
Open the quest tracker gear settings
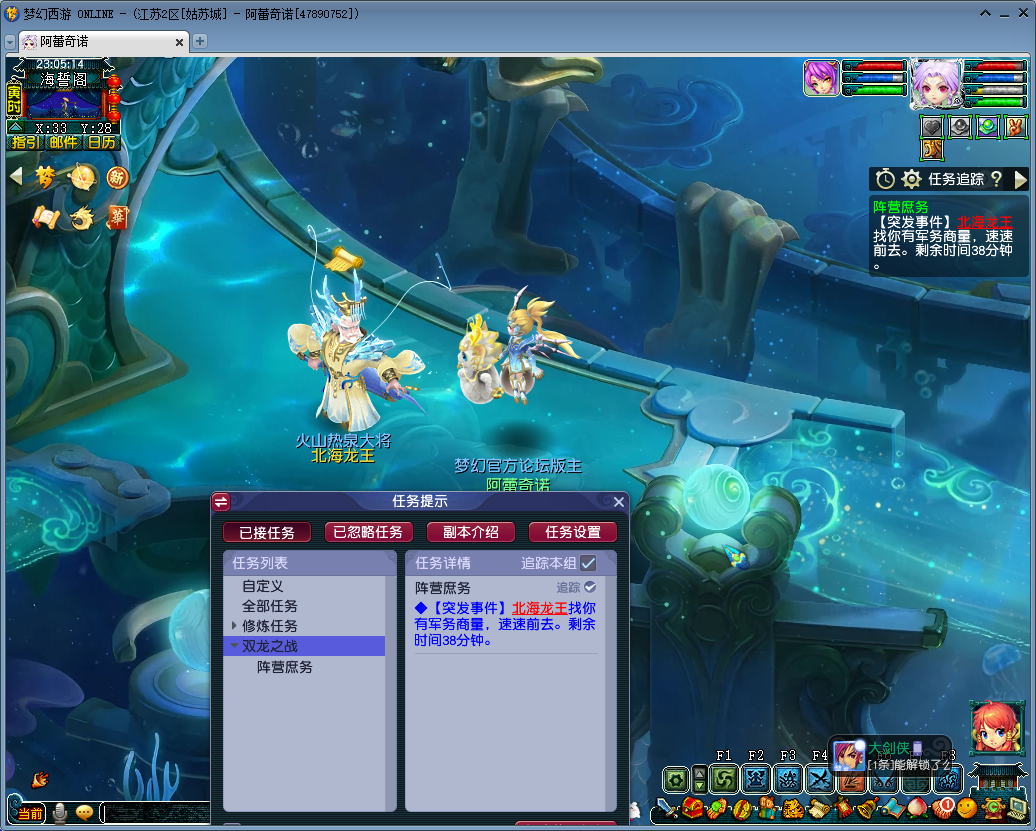[911, 179]
